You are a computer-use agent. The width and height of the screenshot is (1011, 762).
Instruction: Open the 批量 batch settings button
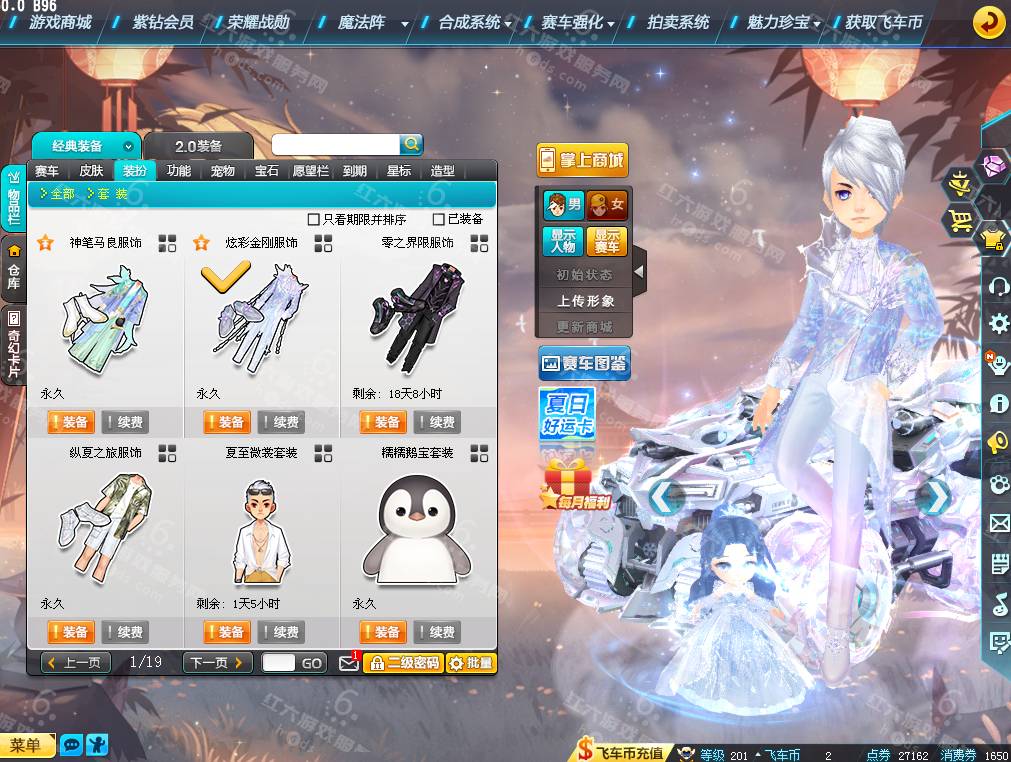click(x=471, y=663)
